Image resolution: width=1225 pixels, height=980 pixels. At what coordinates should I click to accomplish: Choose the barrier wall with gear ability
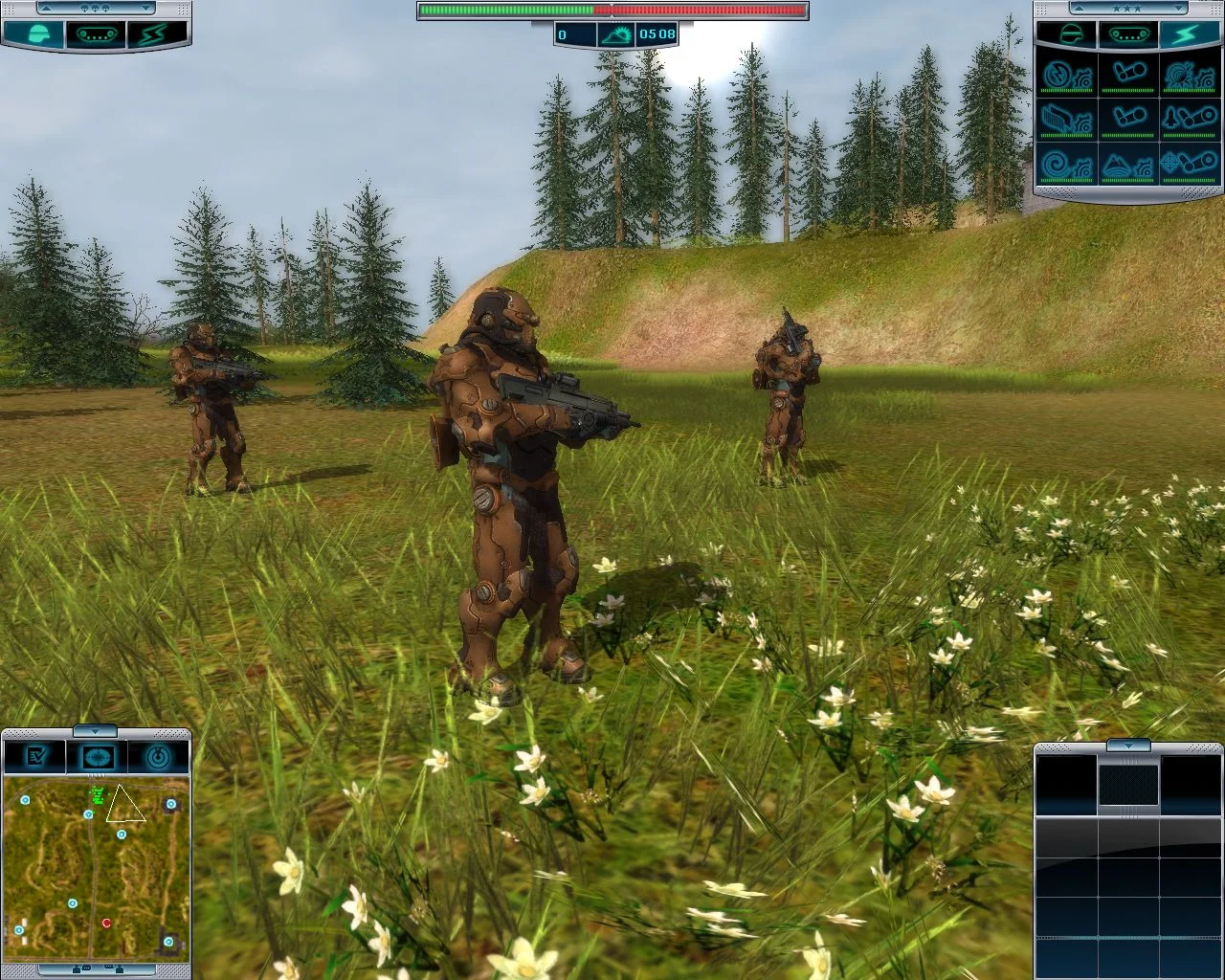(1068, 119)
